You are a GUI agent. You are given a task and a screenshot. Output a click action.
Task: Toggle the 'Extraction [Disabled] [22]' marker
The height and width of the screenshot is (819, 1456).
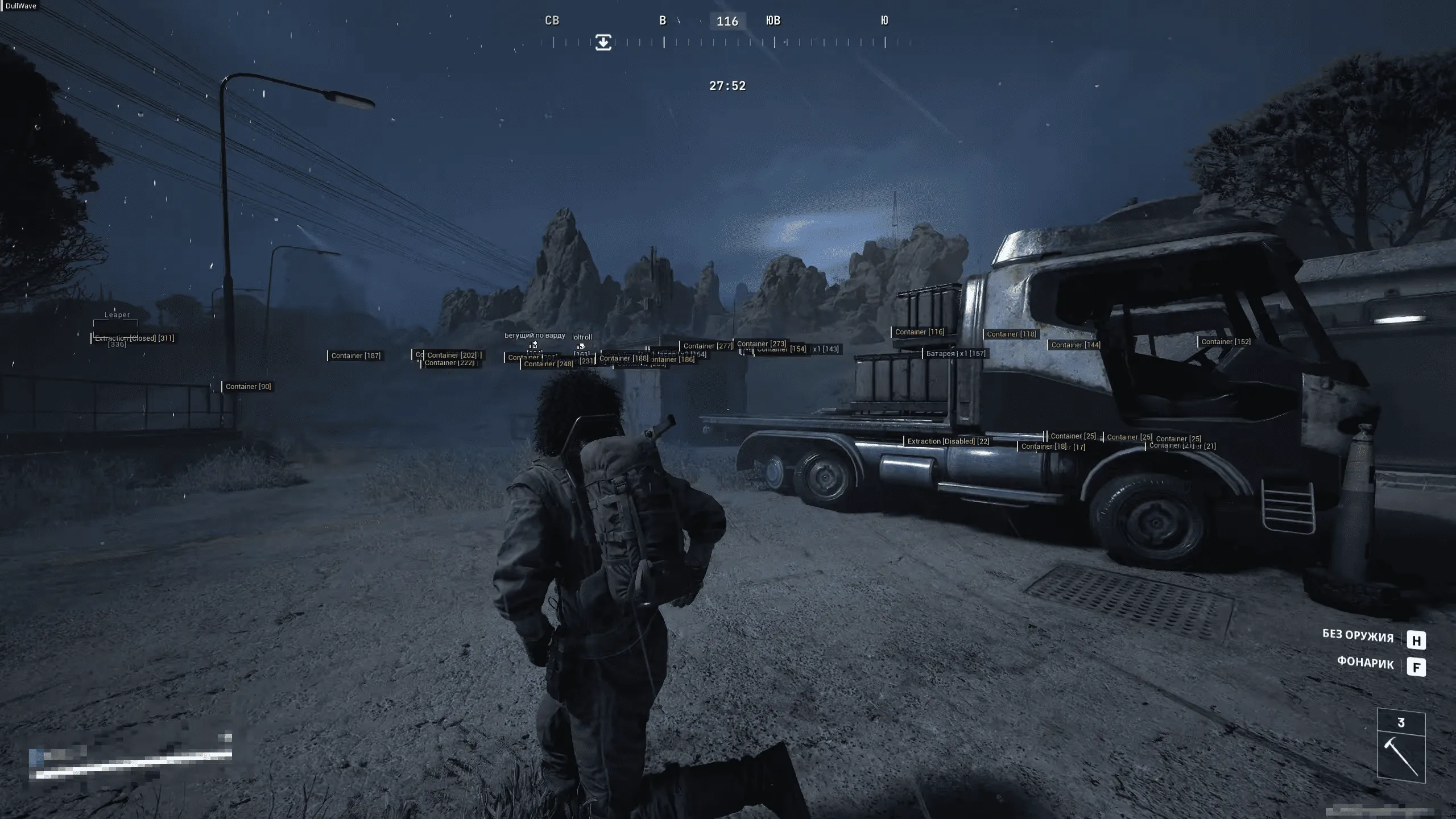[948, 441]
